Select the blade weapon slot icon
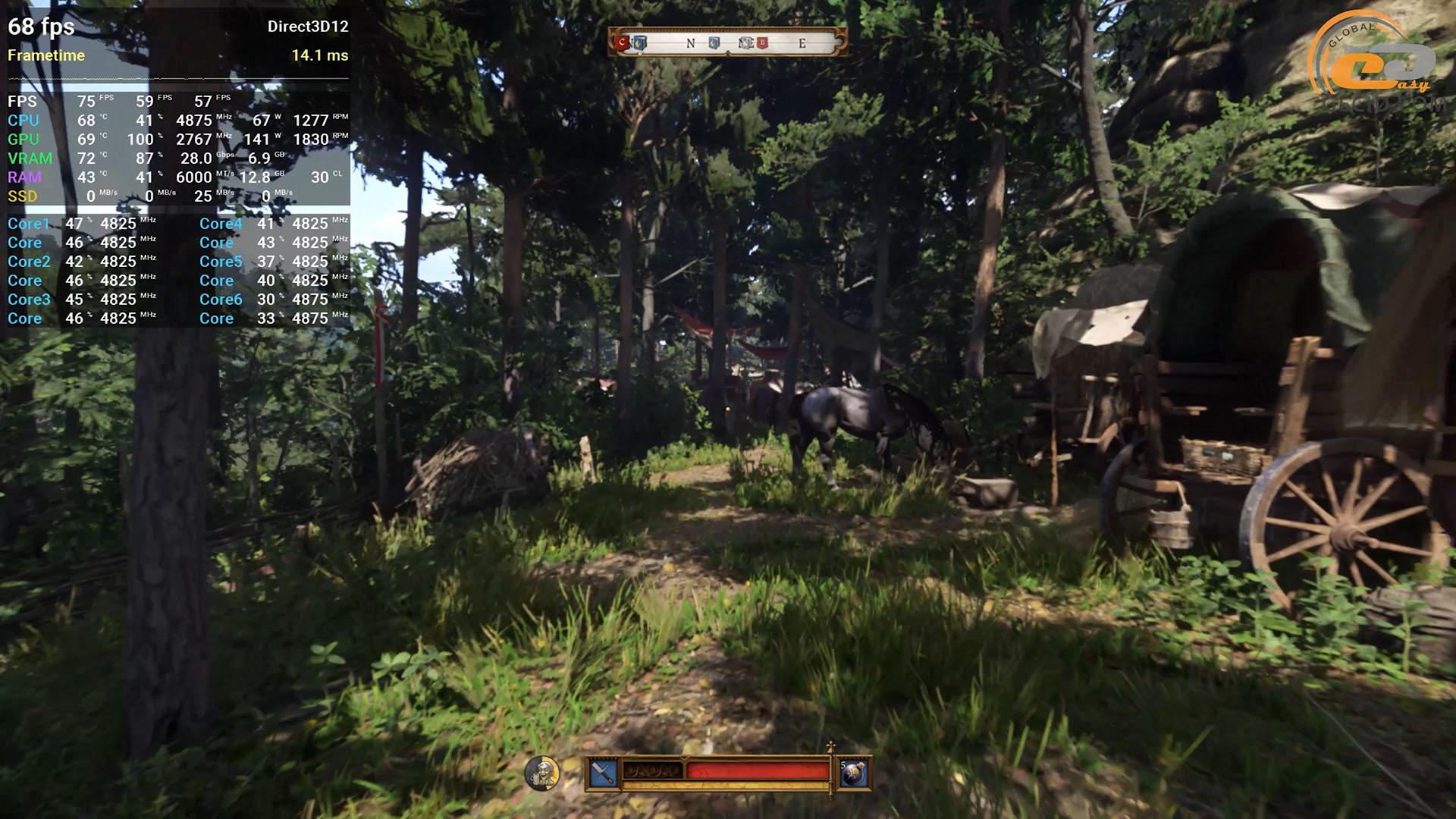 pos(603,773)
